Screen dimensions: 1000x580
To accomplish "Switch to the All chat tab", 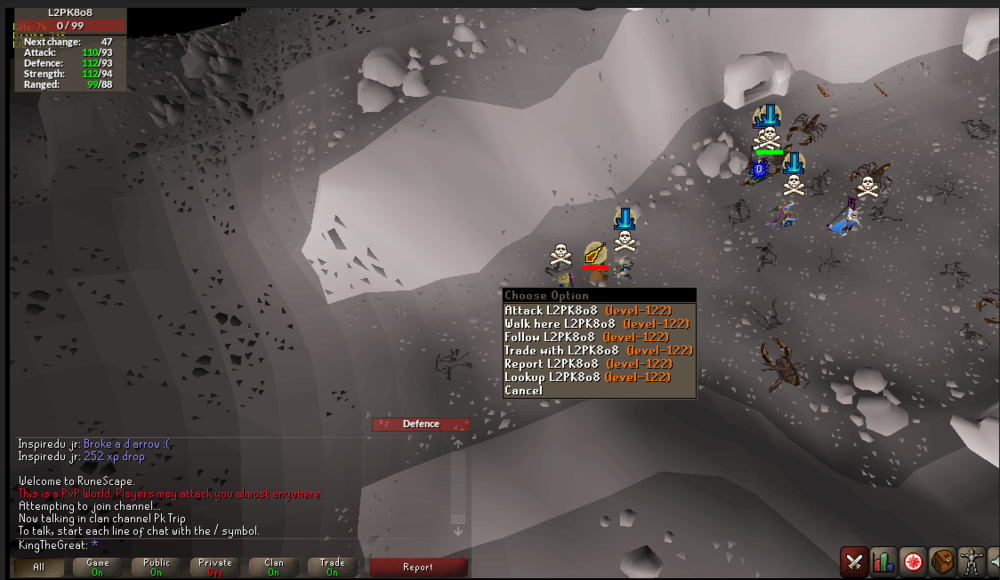I will click(x=39, y=567).
